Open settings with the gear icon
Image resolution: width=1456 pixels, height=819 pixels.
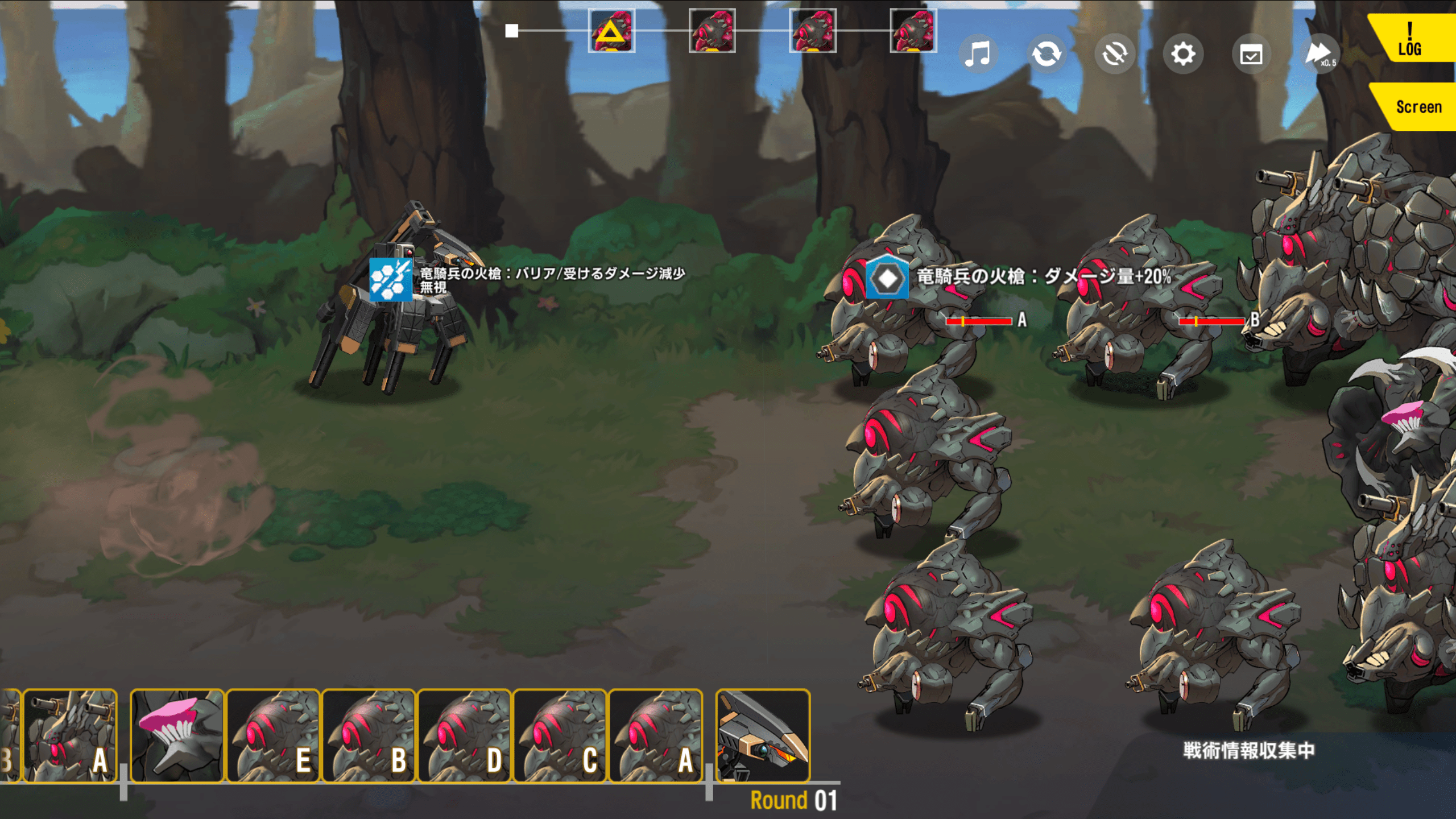1183,55
